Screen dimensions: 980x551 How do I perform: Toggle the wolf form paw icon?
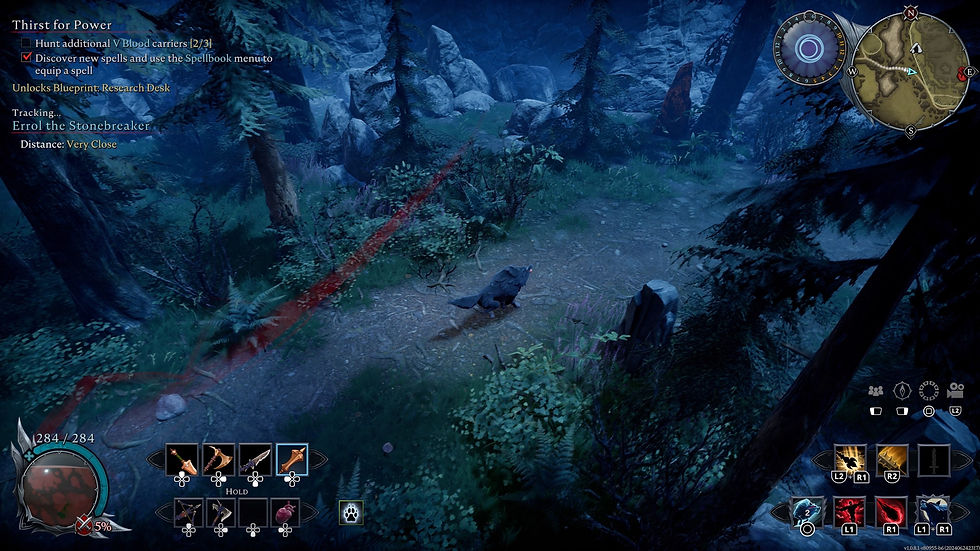point(351,512)
